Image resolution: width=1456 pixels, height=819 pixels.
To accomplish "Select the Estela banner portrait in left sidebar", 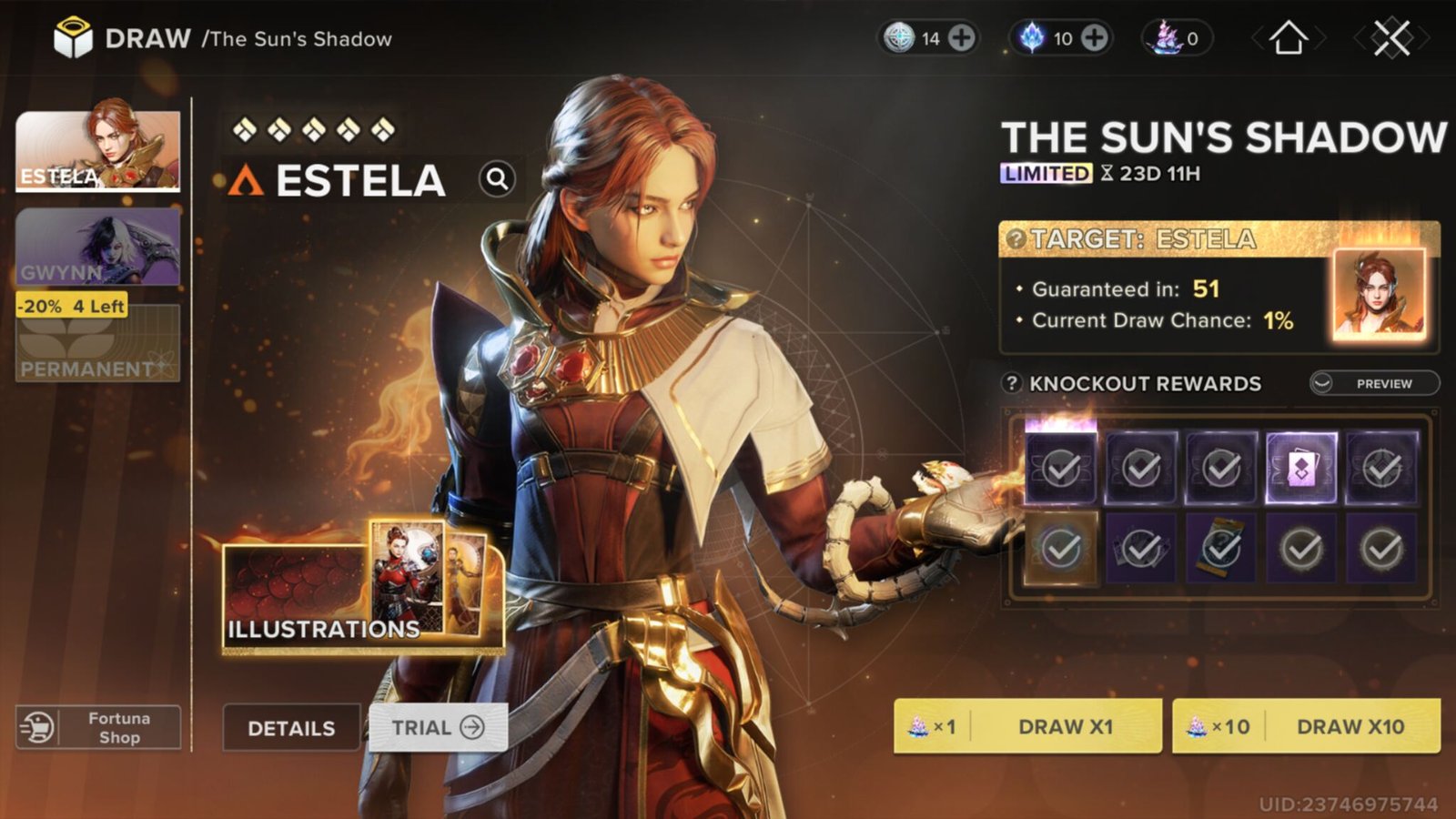I will coord(98,150).
